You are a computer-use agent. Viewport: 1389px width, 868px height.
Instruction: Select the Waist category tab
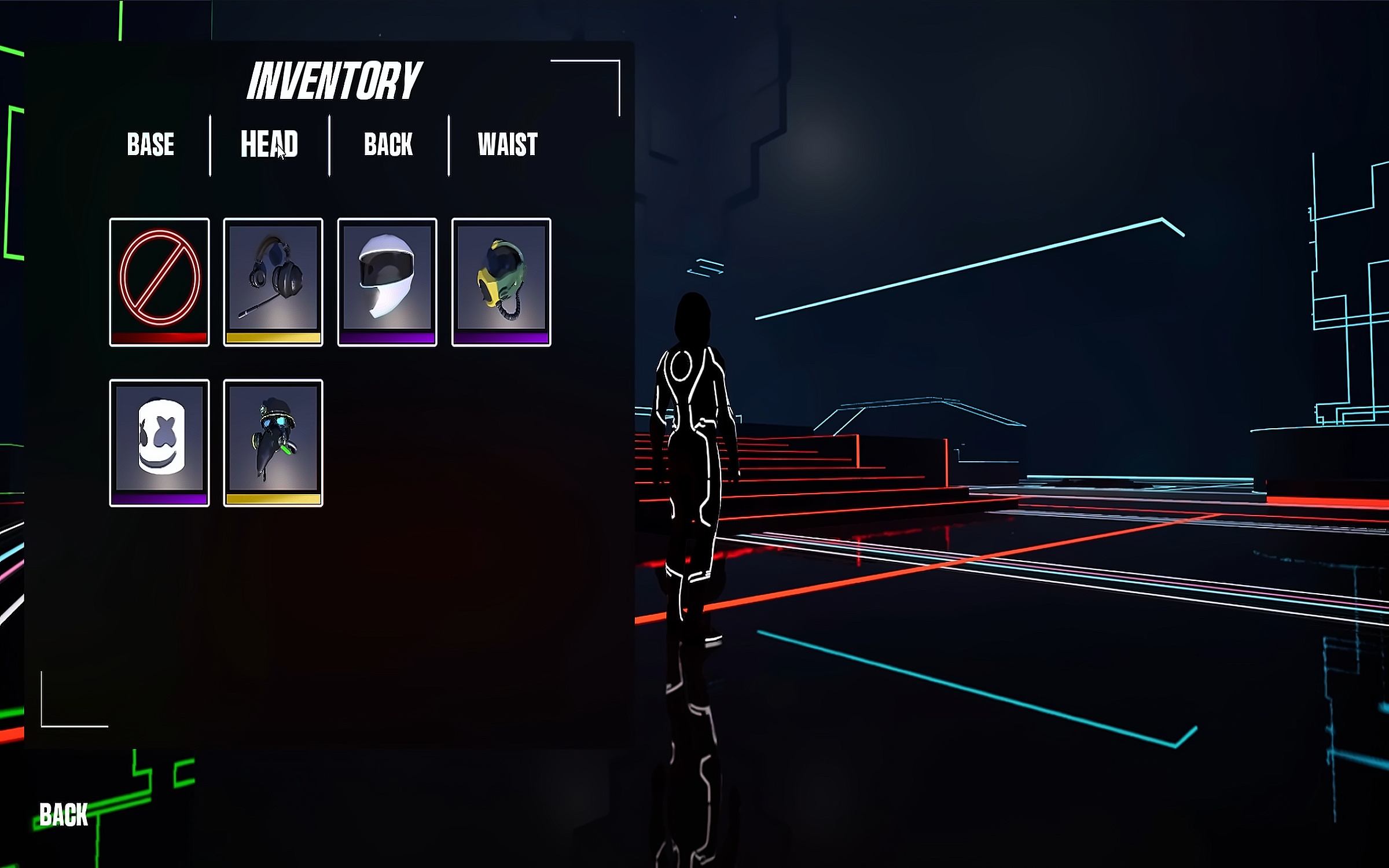(508, 145)
